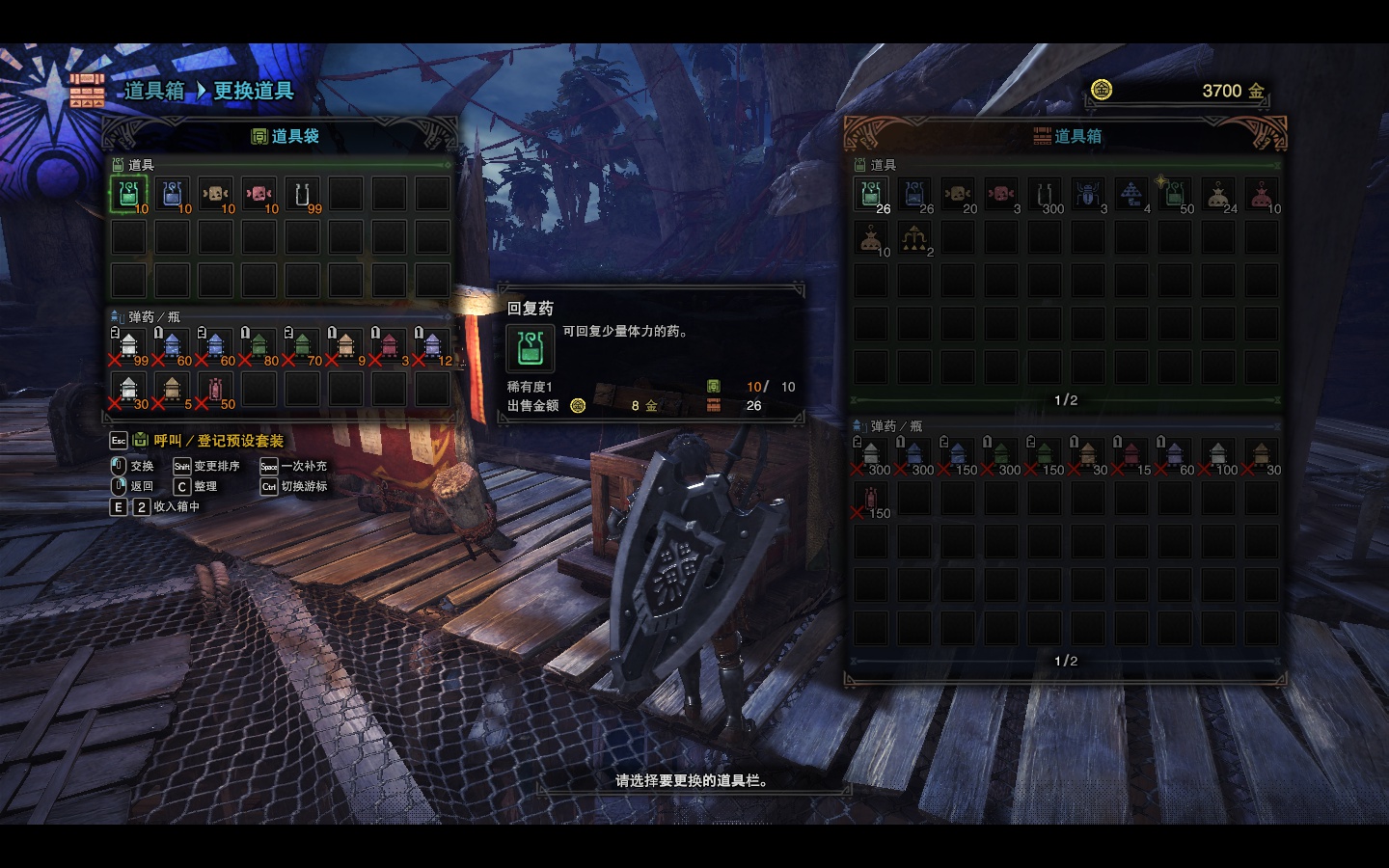Select the blue mushroom item in the box
The width and height of the screenshot is (1389, 868).
point(1130,195)
